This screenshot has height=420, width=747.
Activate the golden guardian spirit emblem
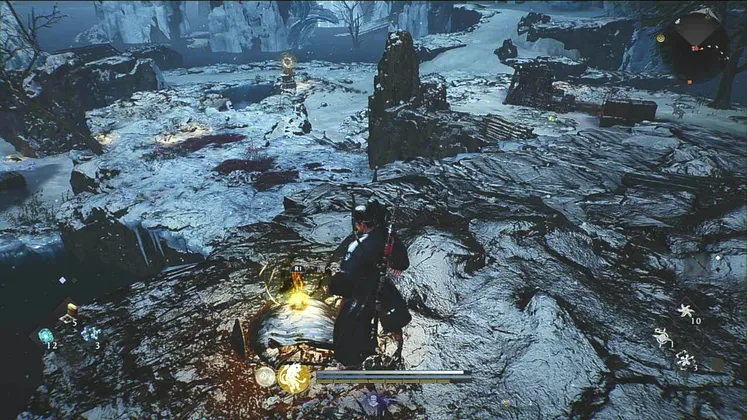tap(295, 377)
